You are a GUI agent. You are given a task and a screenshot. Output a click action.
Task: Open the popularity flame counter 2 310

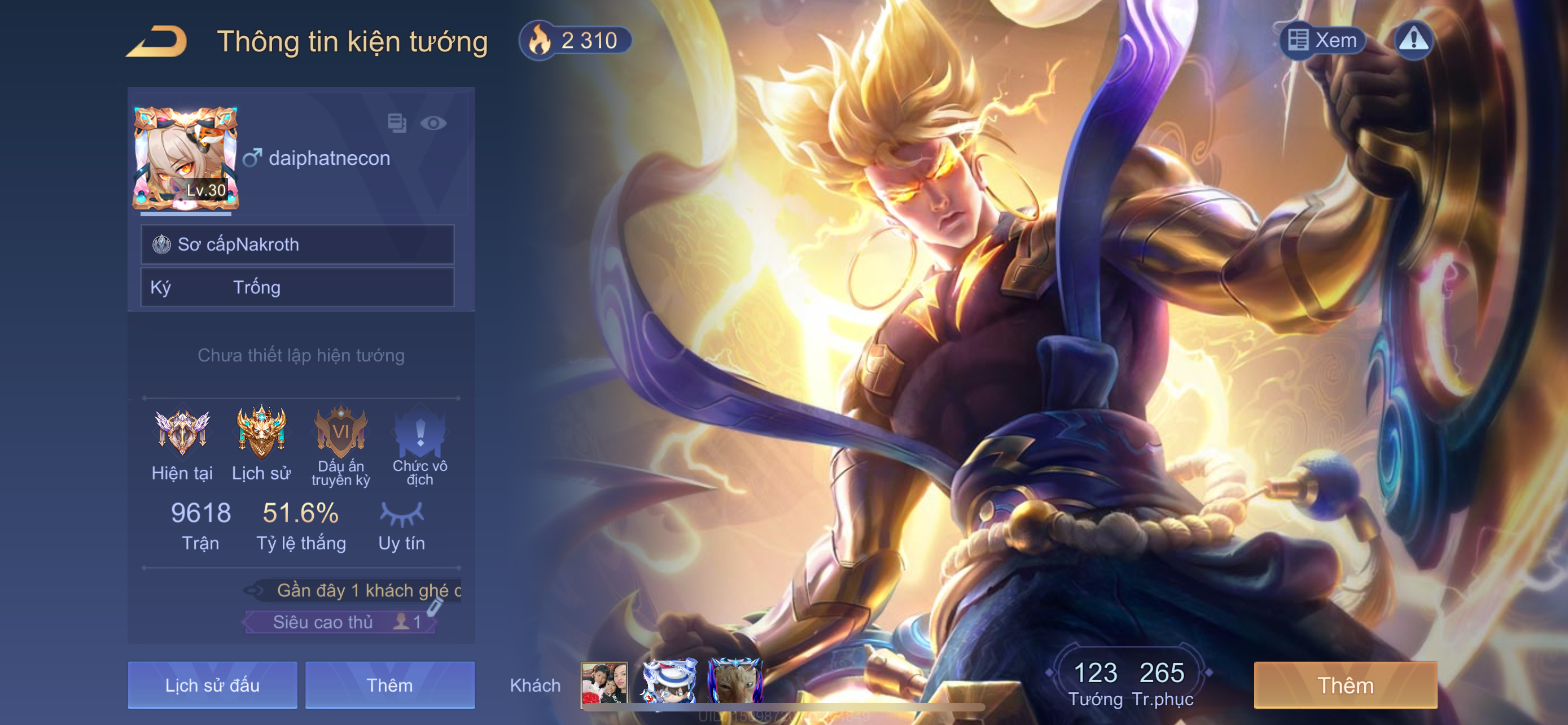click(x=575, y=41)
